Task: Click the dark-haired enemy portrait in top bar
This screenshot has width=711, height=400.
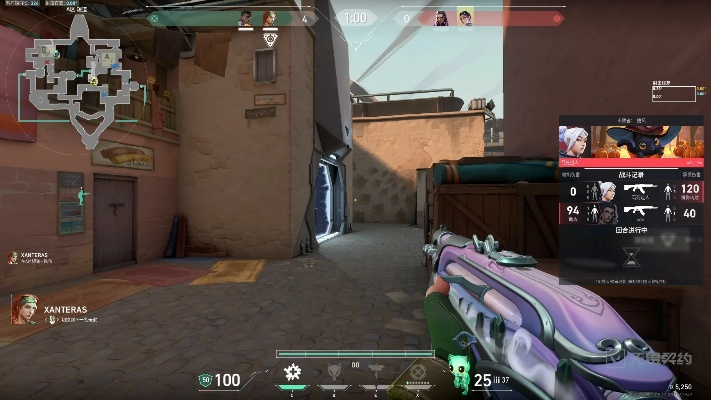Action: coord(440,18)
